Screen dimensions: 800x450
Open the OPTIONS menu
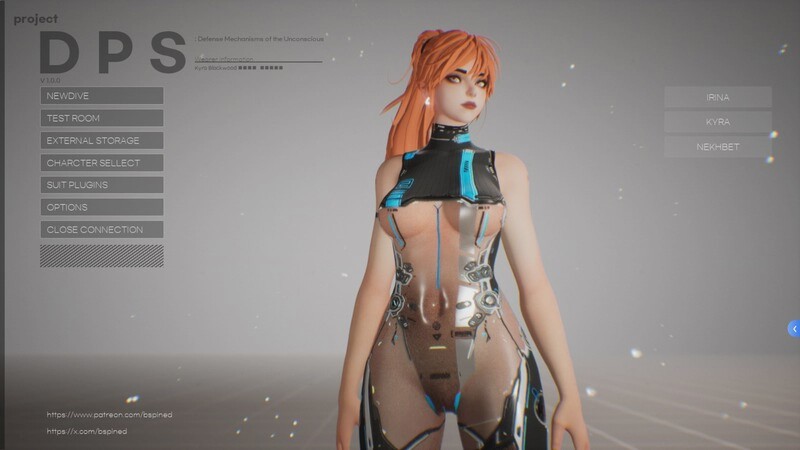tap(101, 207)
